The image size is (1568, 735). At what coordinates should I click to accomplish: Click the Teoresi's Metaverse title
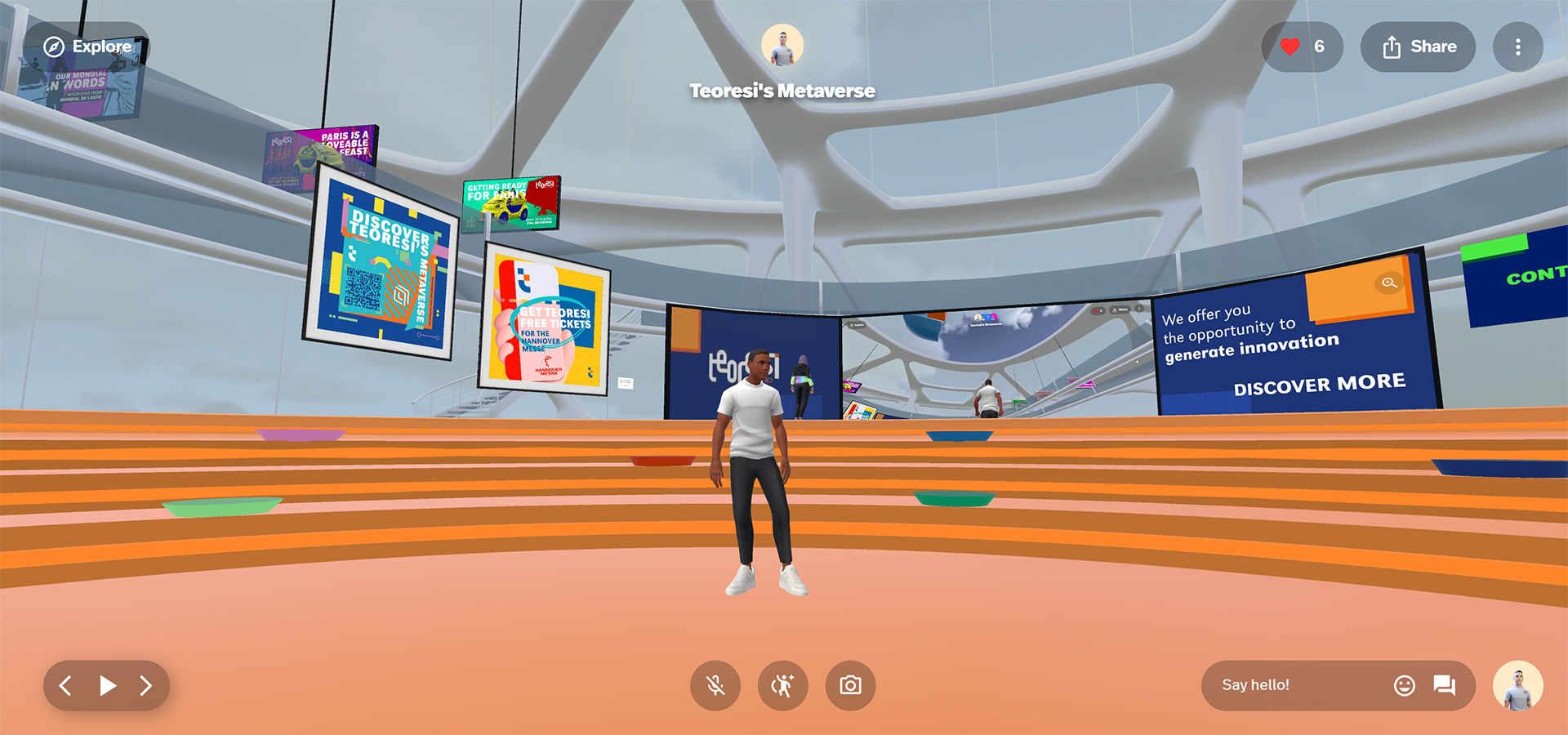782,91
